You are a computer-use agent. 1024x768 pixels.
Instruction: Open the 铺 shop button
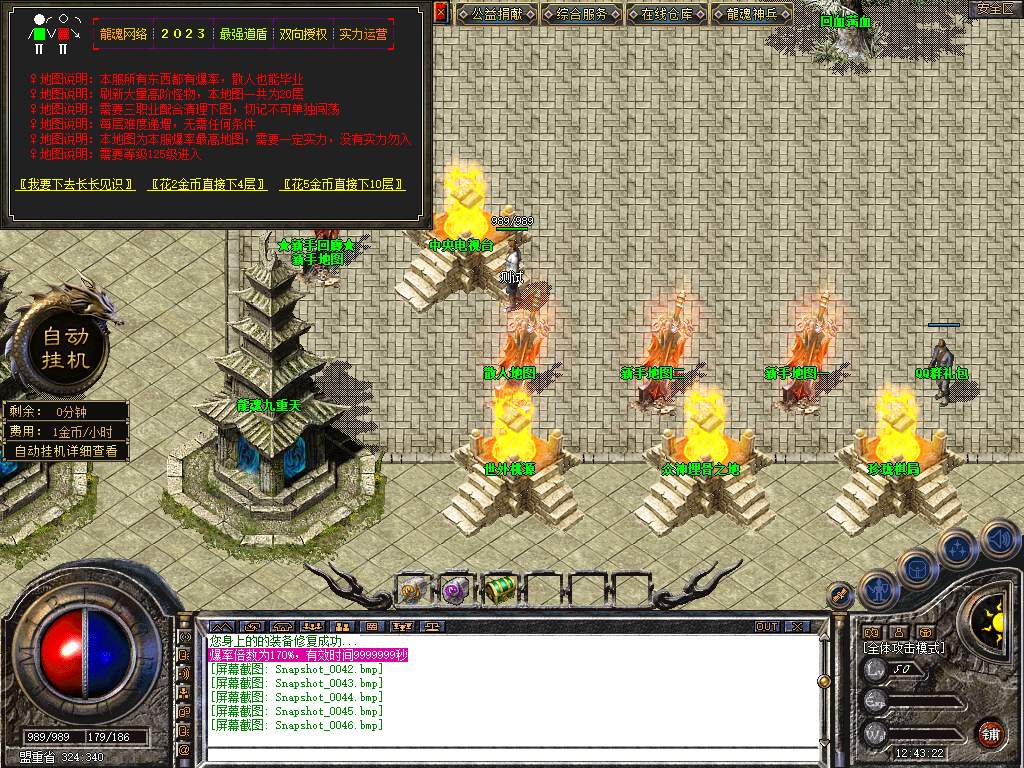(990, 733)
